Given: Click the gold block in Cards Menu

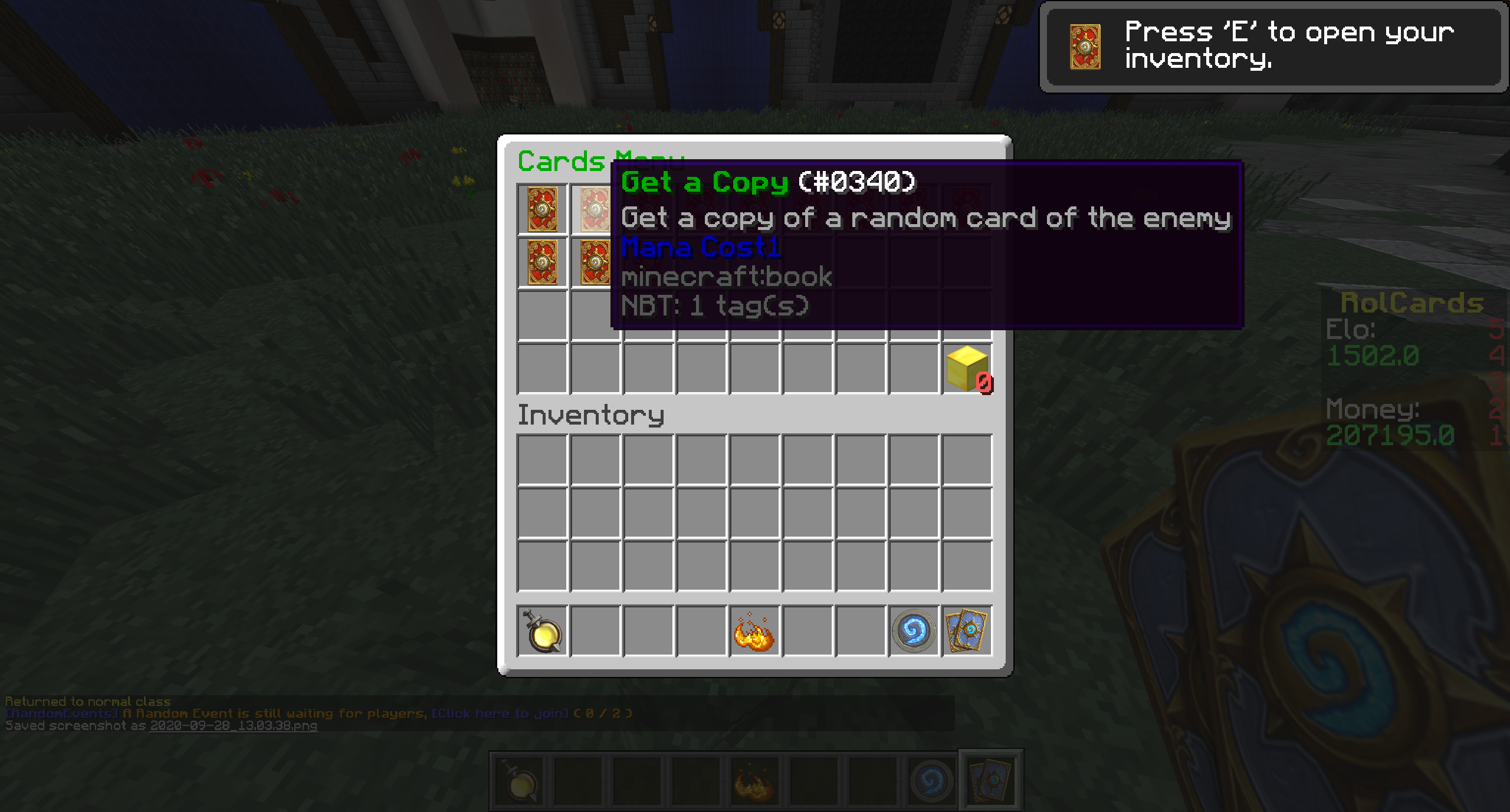Looking at the screenshot, I should 967,369.
